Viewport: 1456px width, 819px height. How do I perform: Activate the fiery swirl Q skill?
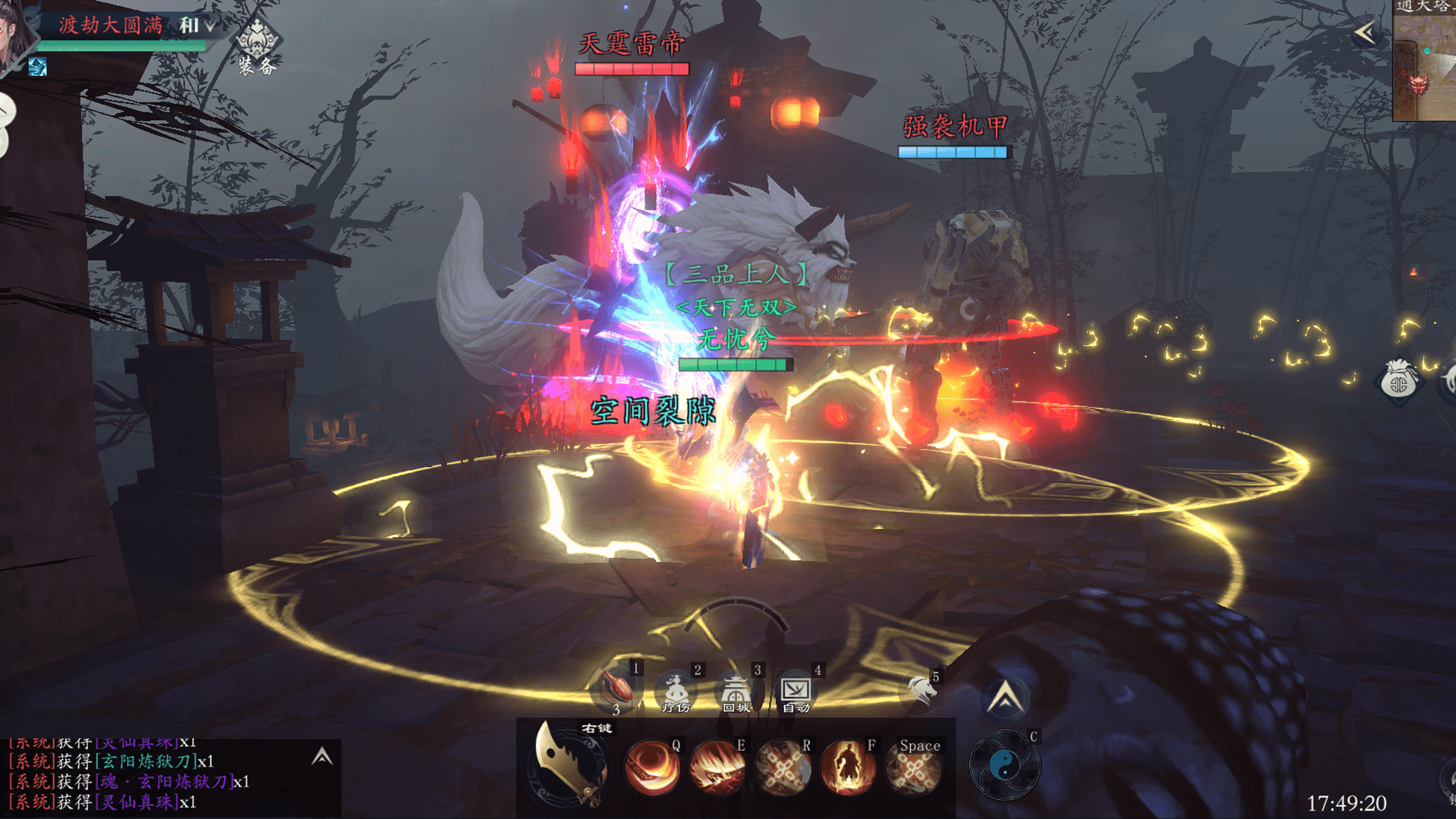point(652,768)
